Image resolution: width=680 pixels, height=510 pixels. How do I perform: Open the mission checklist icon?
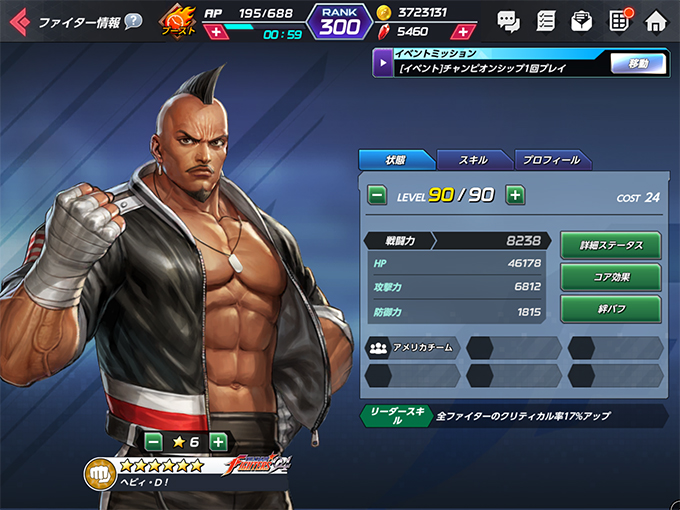pos(545,20)
